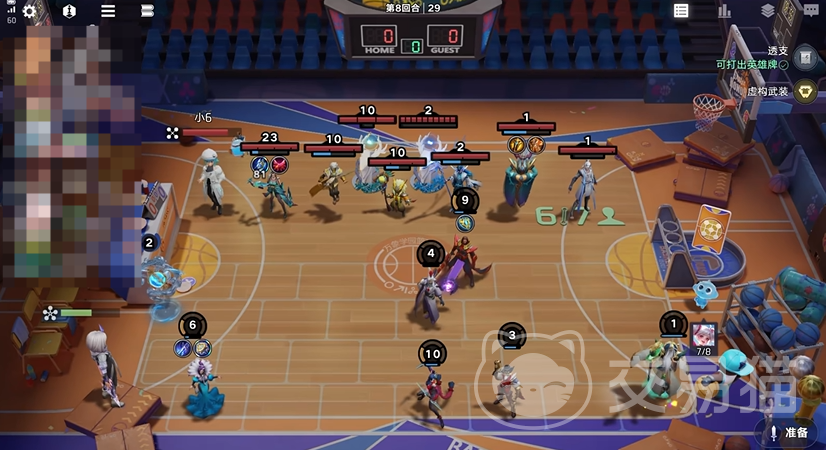Image resolution: width=826 pixels, height=450 pixels.
Task: Click the stacked bars icon at top left
Action: click(147, 11)
